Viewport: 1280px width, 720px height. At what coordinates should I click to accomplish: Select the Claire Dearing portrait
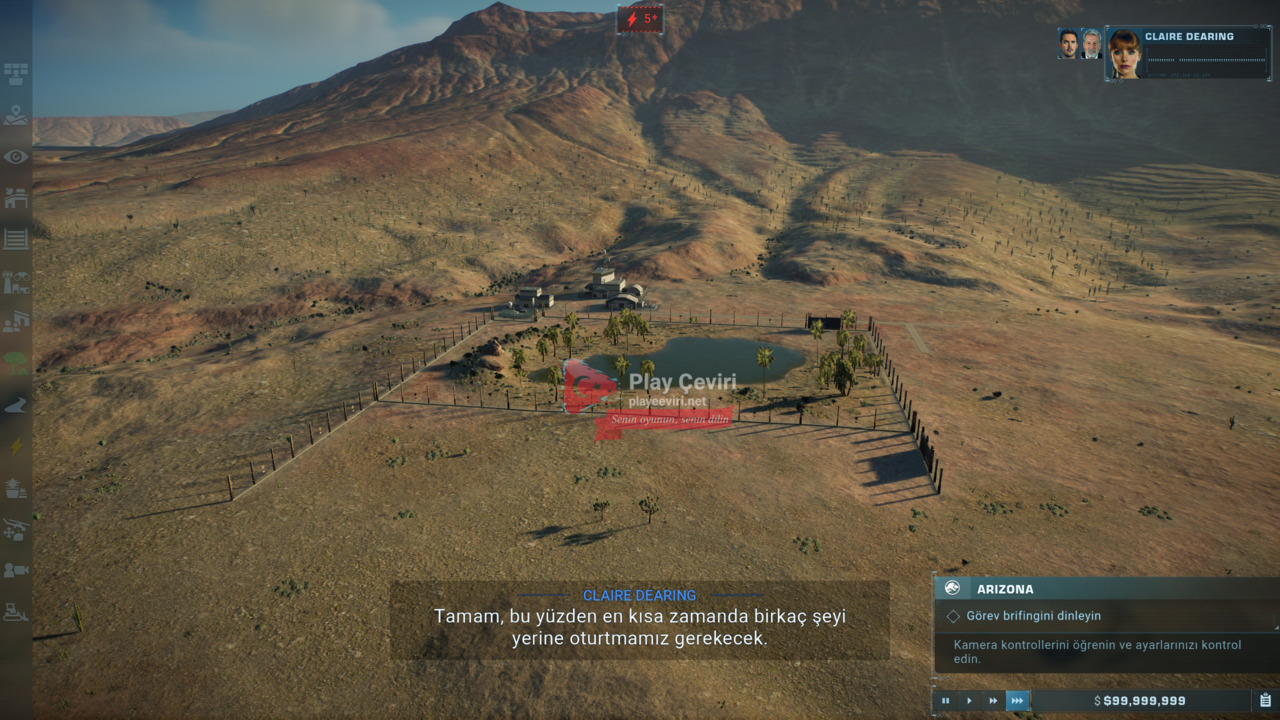click(x=1125, y=54)
